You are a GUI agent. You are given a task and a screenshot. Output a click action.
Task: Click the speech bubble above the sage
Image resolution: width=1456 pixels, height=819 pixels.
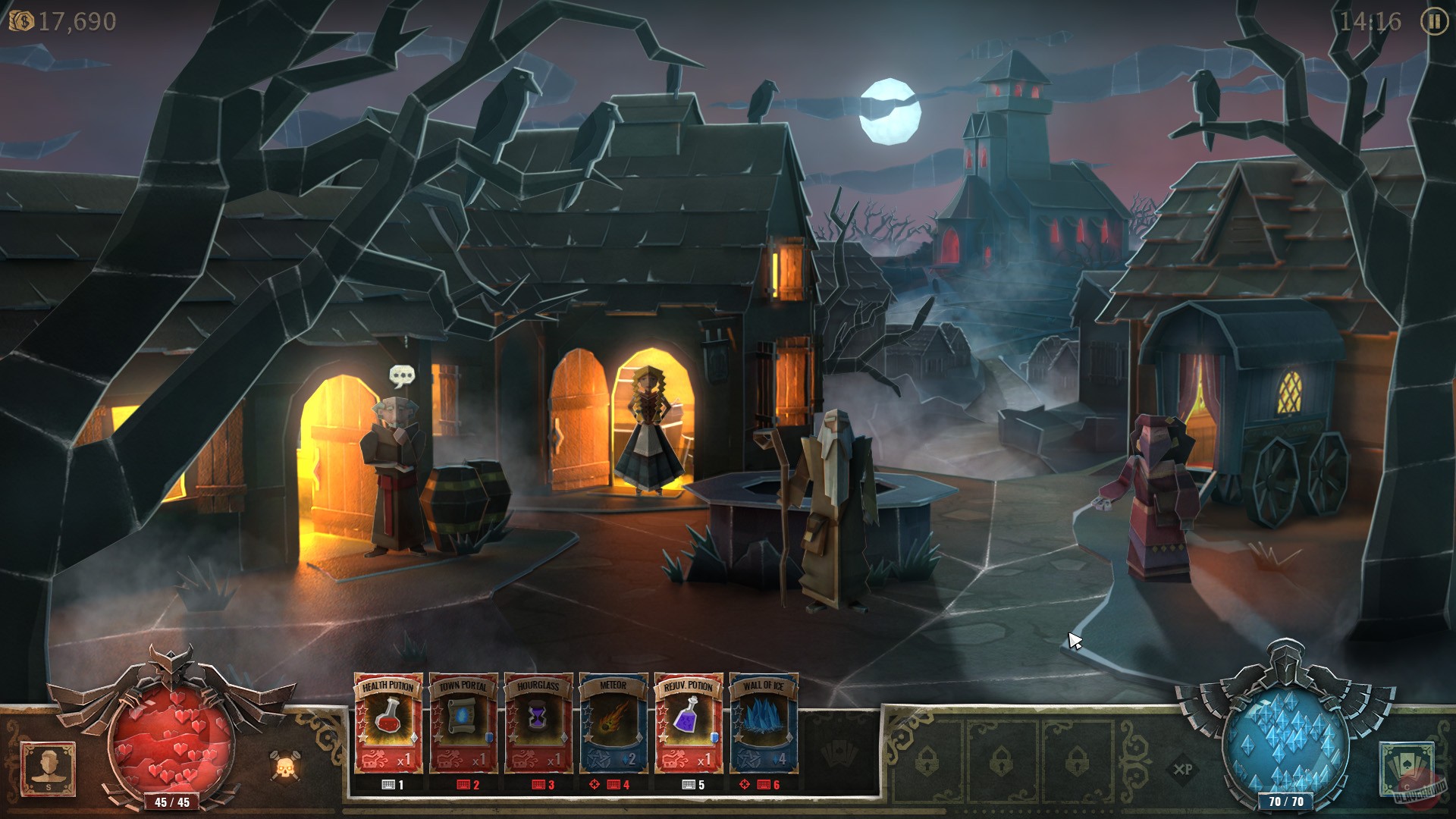(x=402, y=374)
